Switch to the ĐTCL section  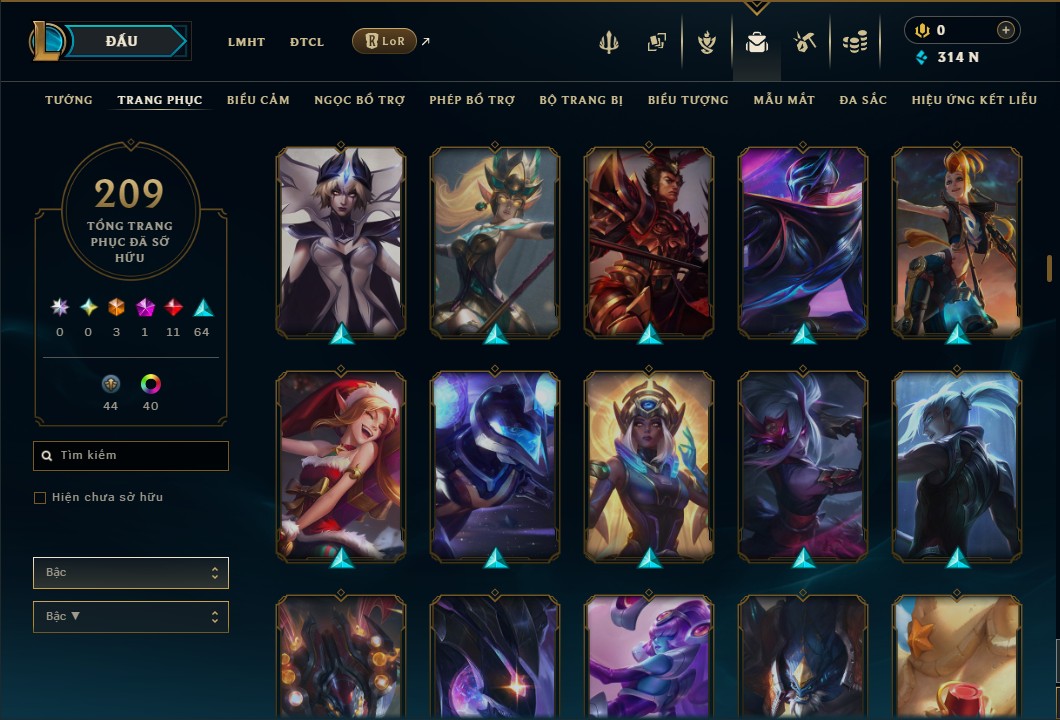[307, 42]
